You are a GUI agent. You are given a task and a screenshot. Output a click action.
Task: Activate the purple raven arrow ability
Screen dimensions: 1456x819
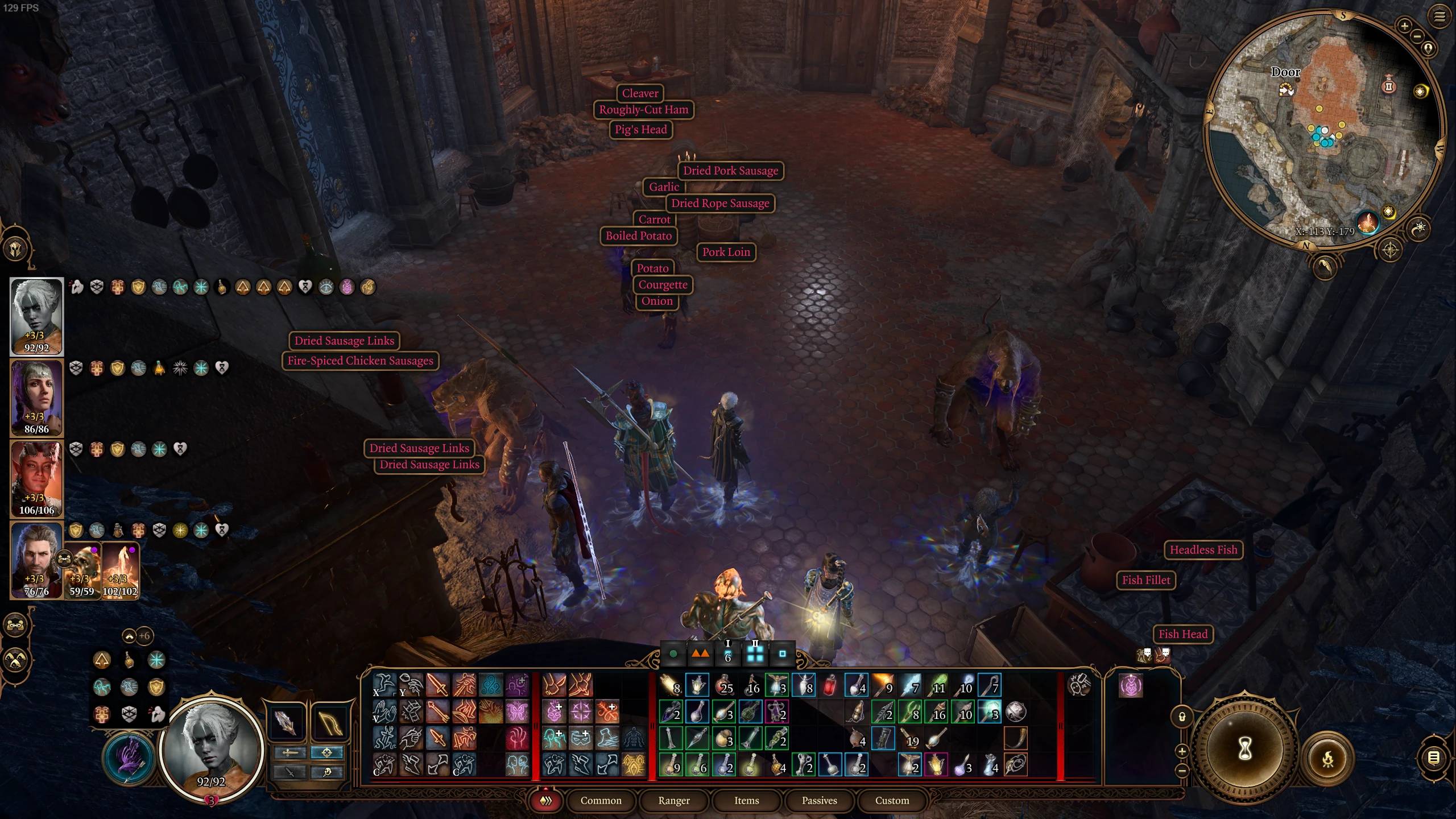[x=129, y=758]
